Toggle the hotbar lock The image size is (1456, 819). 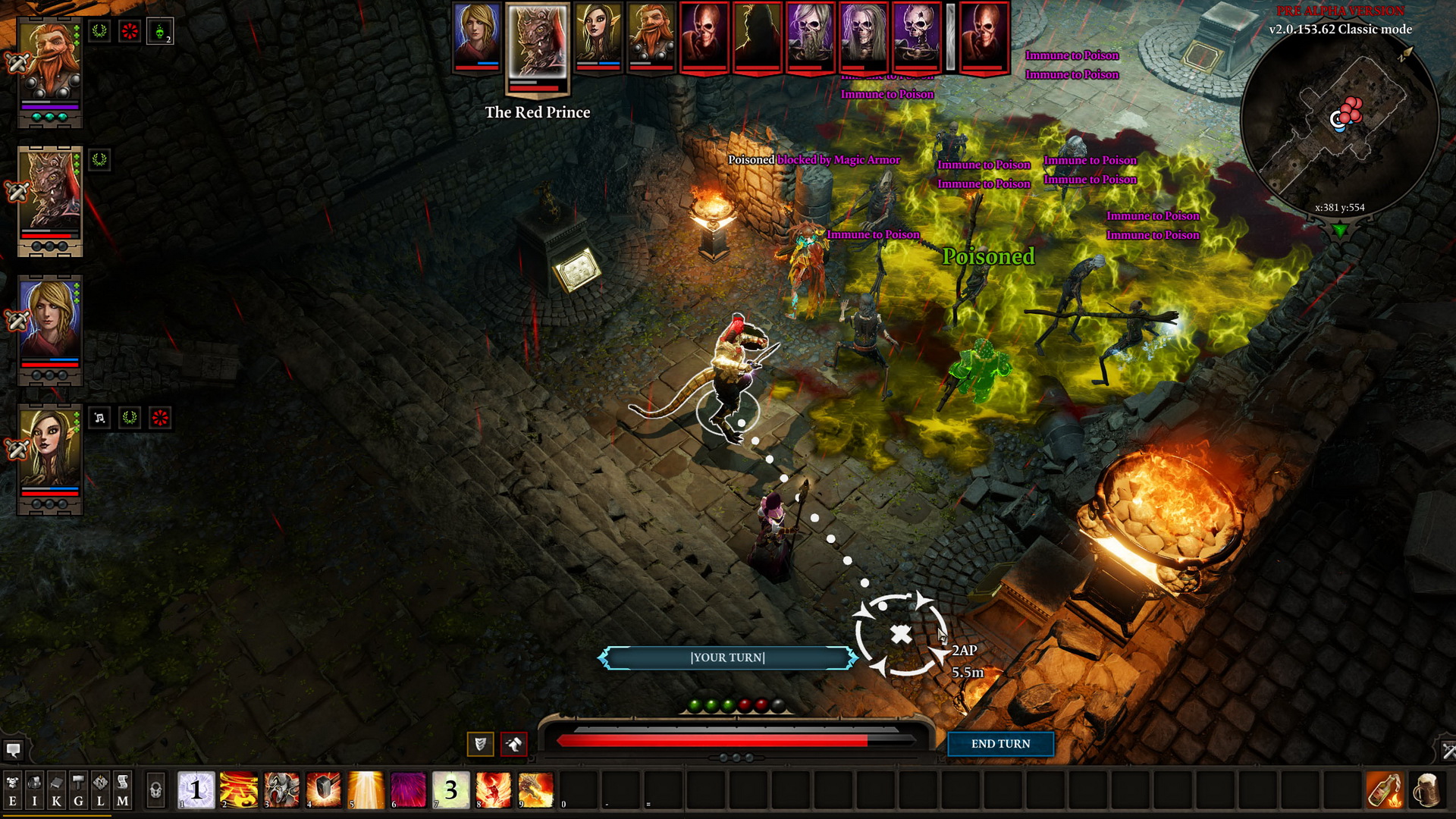pos(155,790)
